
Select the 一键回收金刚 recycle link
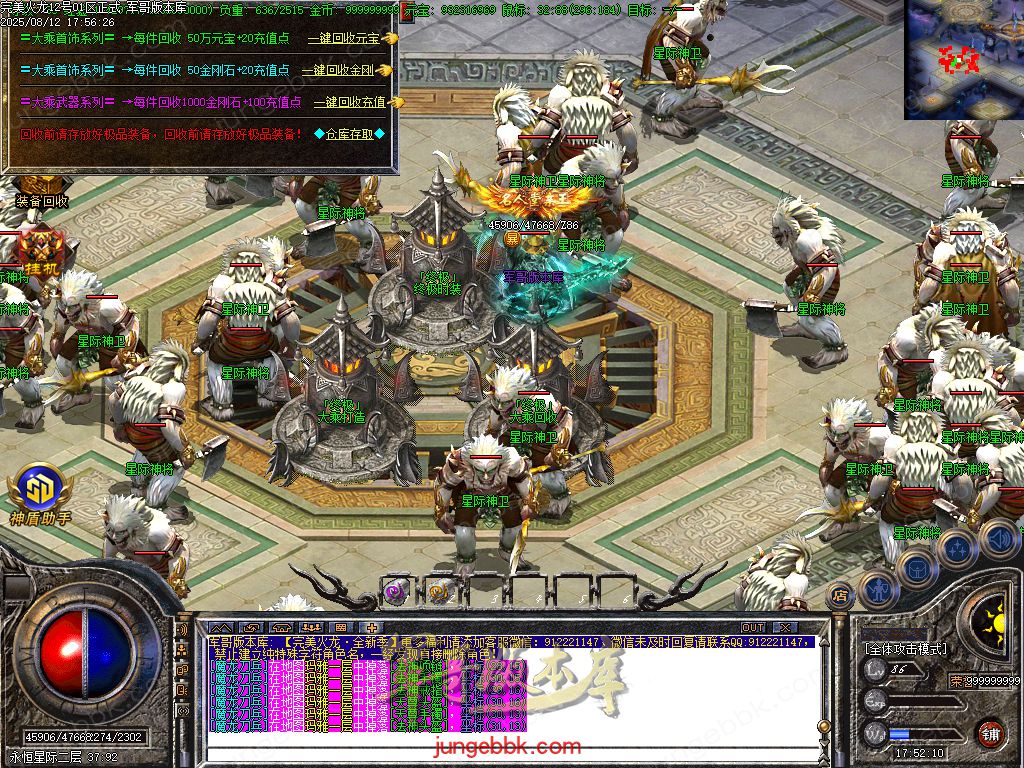click(341, 70)
